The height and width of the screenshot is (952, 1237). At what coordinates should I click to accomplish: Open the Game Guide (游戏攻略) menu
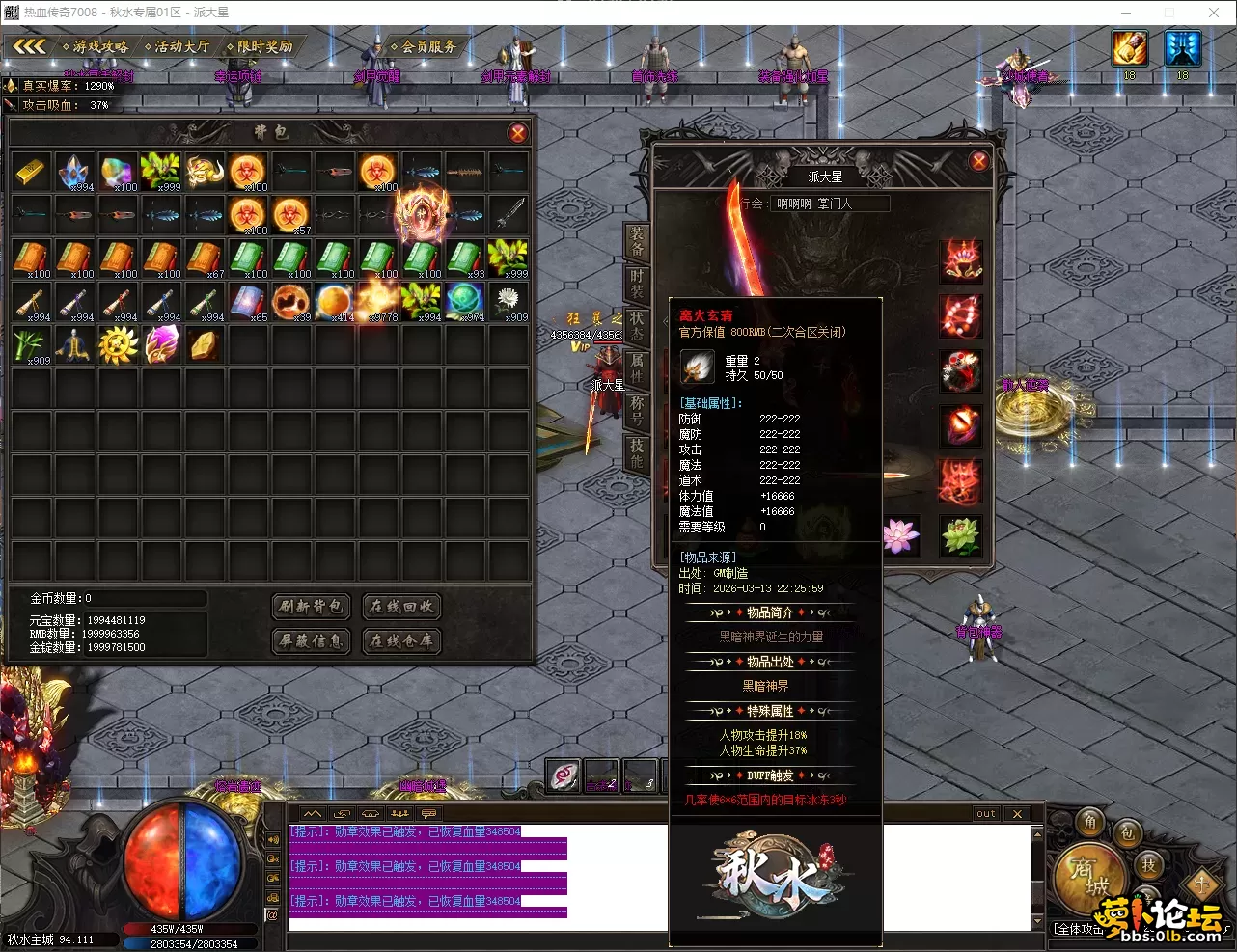[x=96, y=46]
